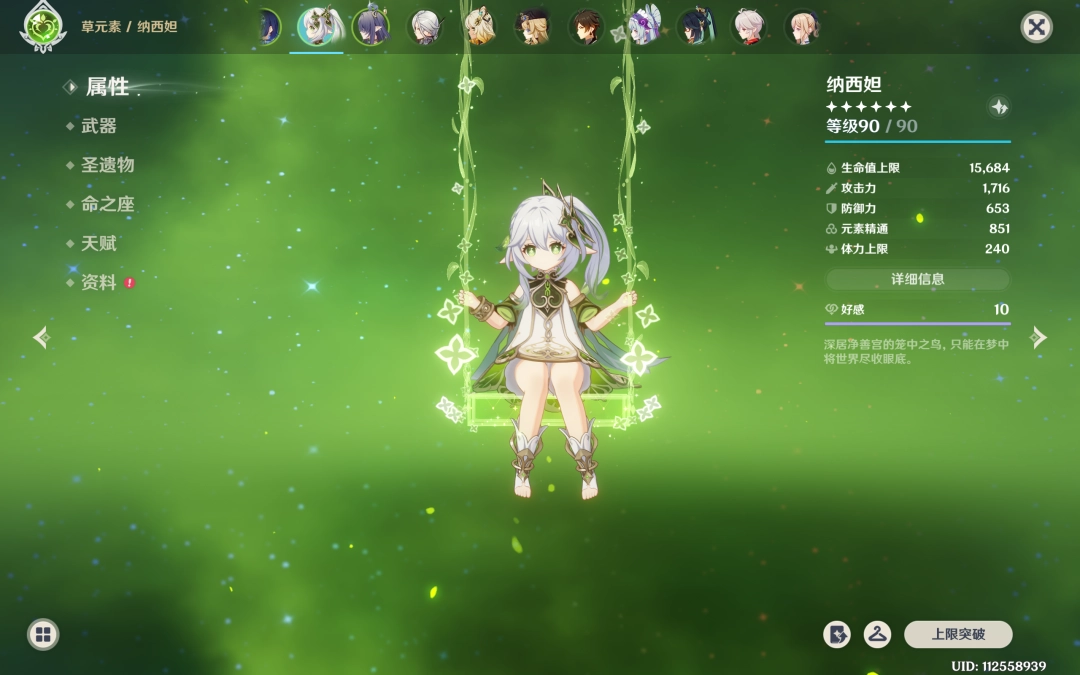1080x675 pixels.
Task: Go to the 命之座 constellation section
Action: (107, 204)
